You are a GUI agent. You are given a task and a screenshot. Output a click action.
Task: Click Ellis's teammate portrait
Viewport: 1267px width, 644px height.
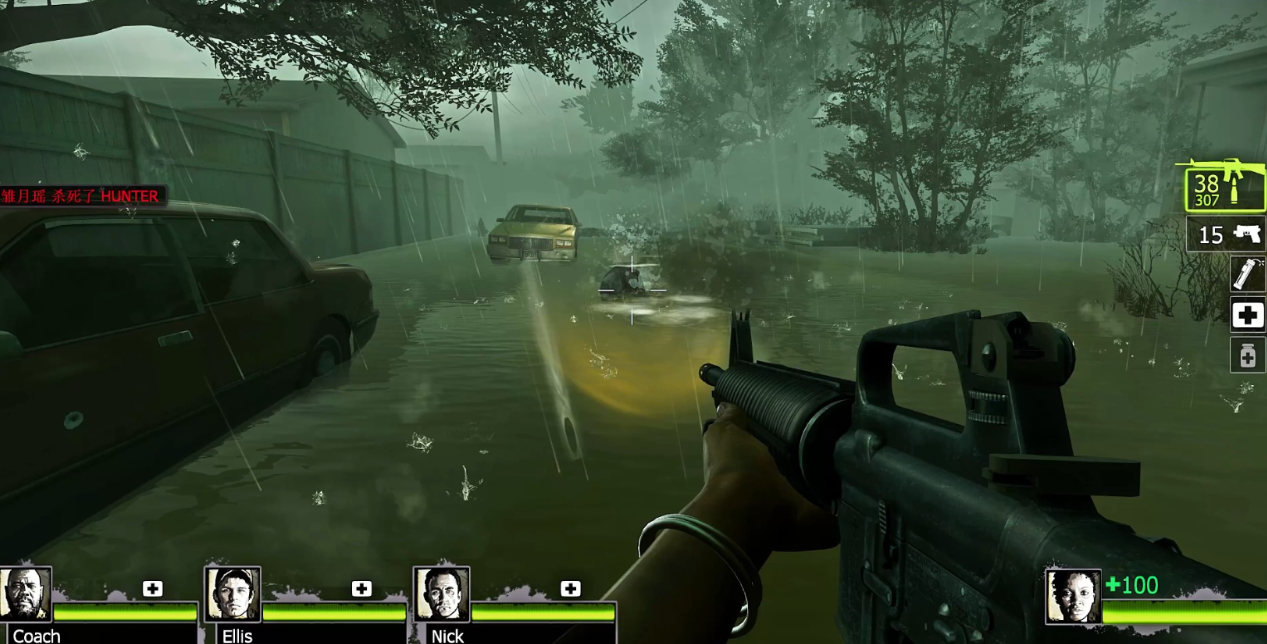232,594
